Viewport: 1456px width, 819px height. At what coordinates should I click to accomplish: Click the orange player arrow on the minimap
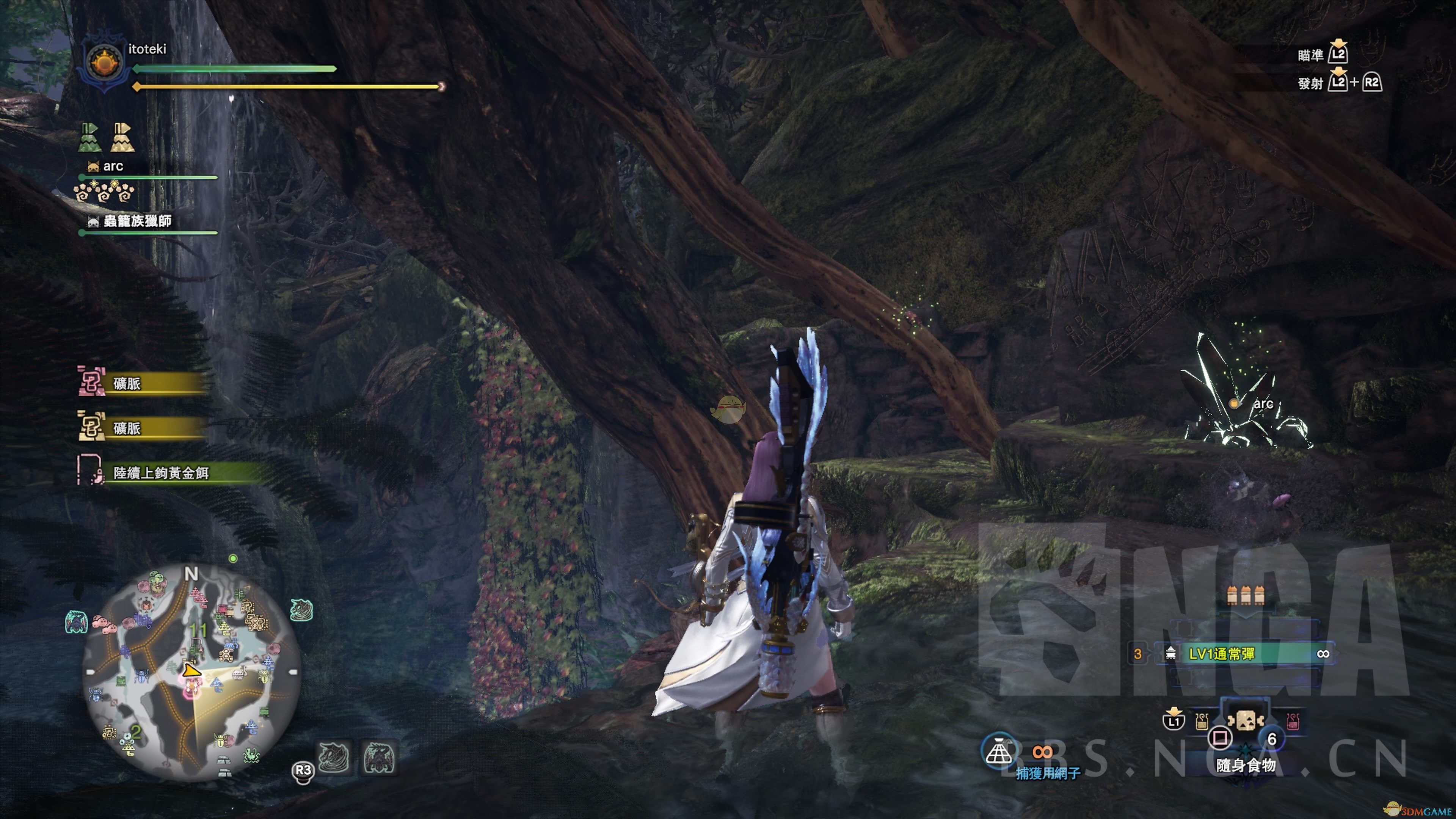tap(191, 671)
